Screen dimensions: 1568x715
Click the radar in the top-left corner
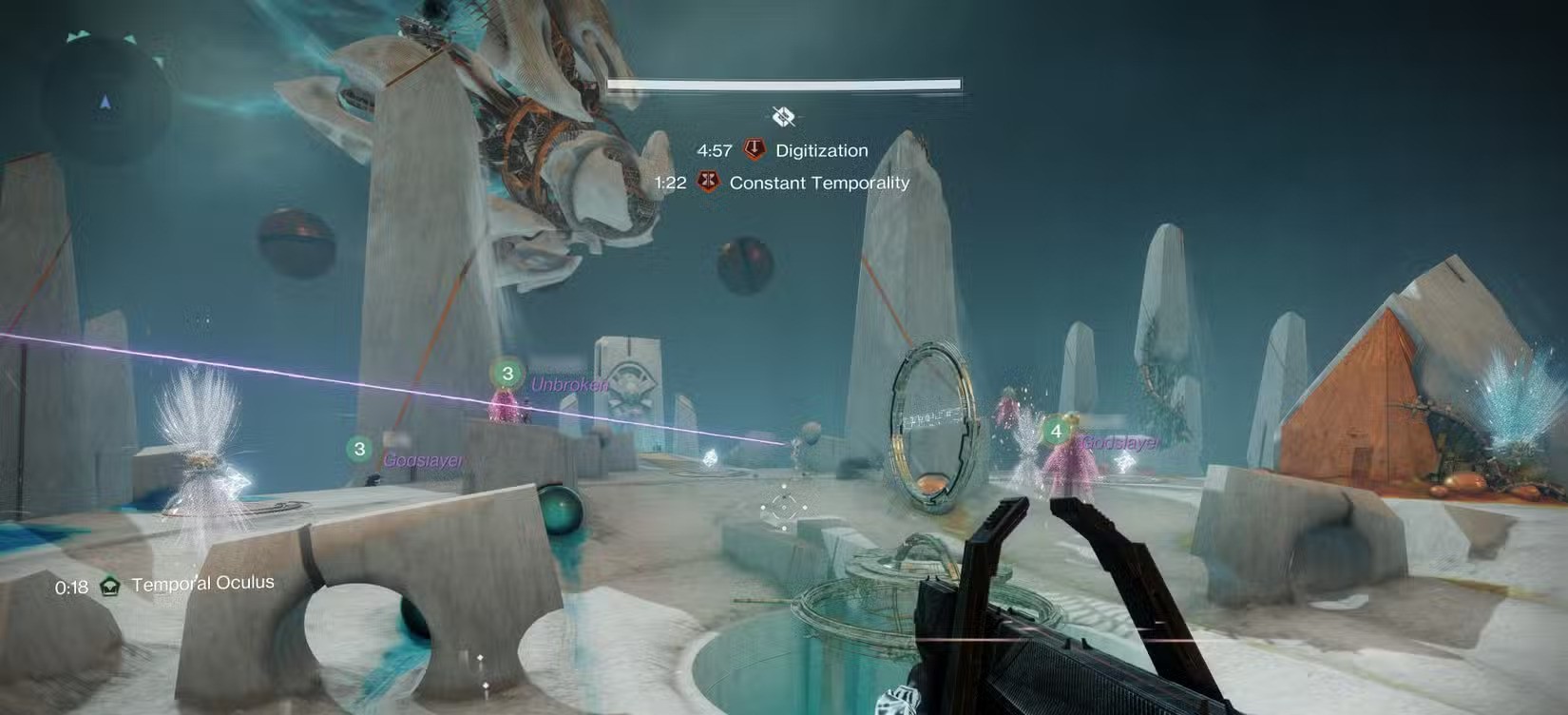click(105, 101)
